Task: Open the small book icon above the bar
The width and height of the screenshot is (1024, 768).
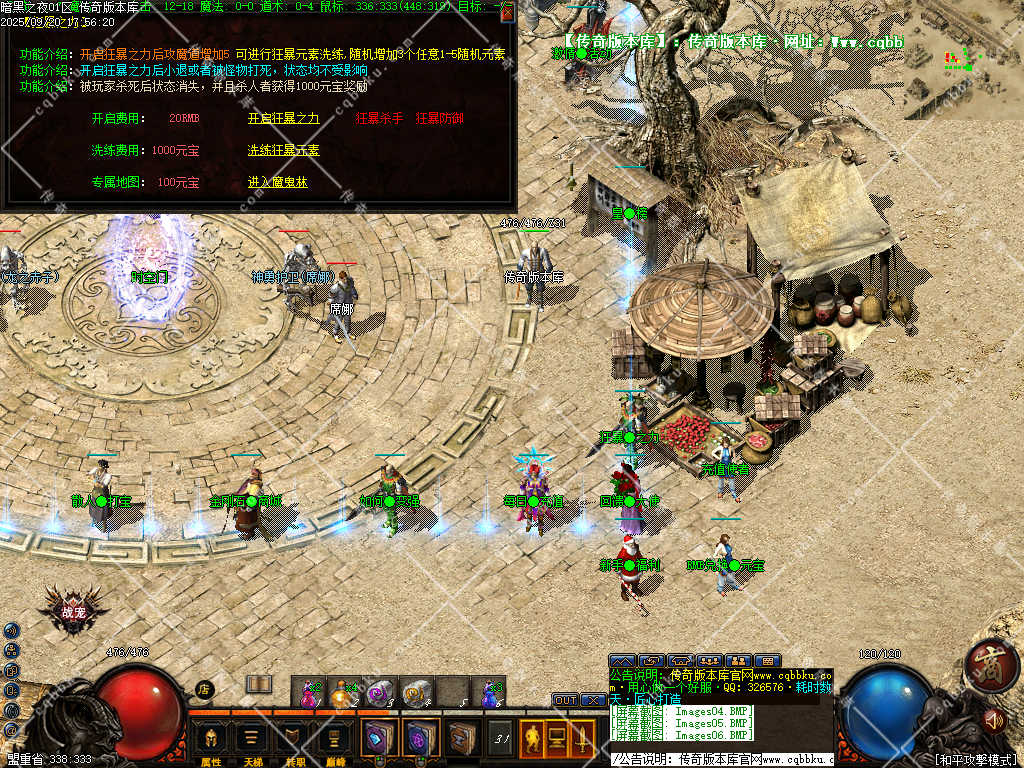Action: [259, 684]
